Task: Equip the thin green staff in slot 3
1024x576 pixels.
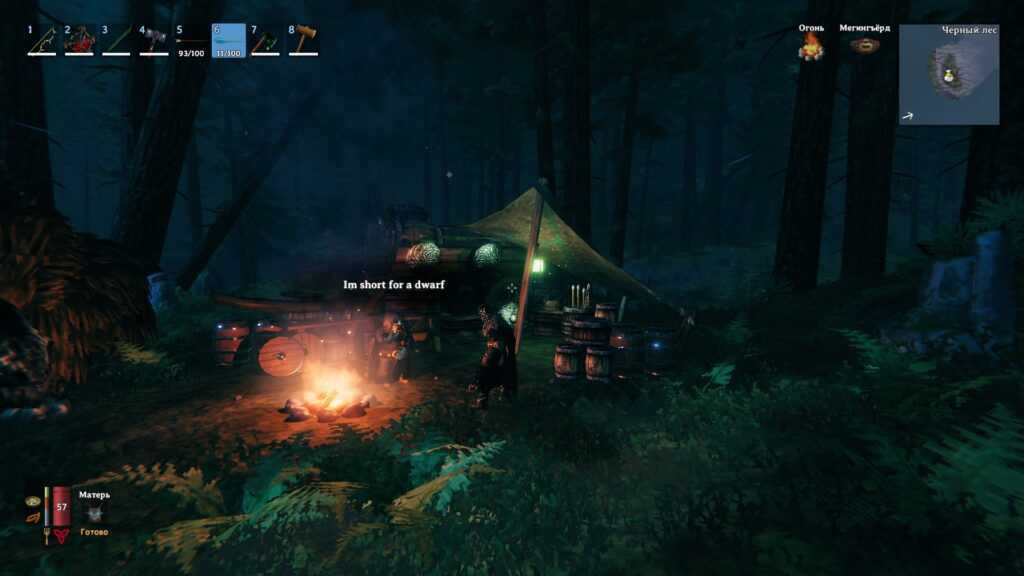Action: tap(116, 40)
